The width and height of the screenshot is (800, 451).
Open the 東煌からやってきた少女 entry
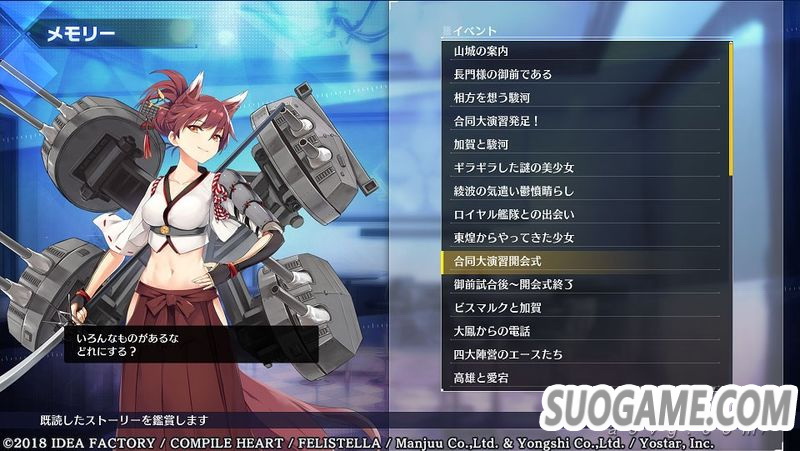(x=580, y=237)
